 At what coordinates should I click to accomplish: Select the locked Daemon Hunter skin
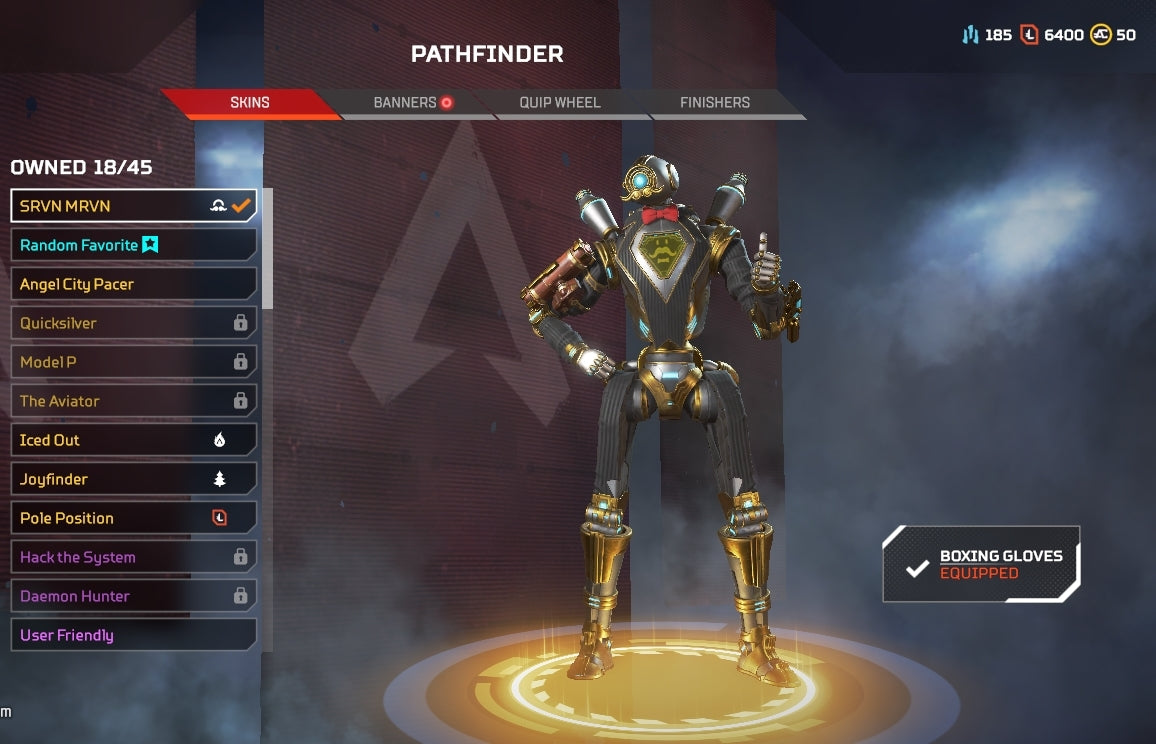click(x=133, y=596)
